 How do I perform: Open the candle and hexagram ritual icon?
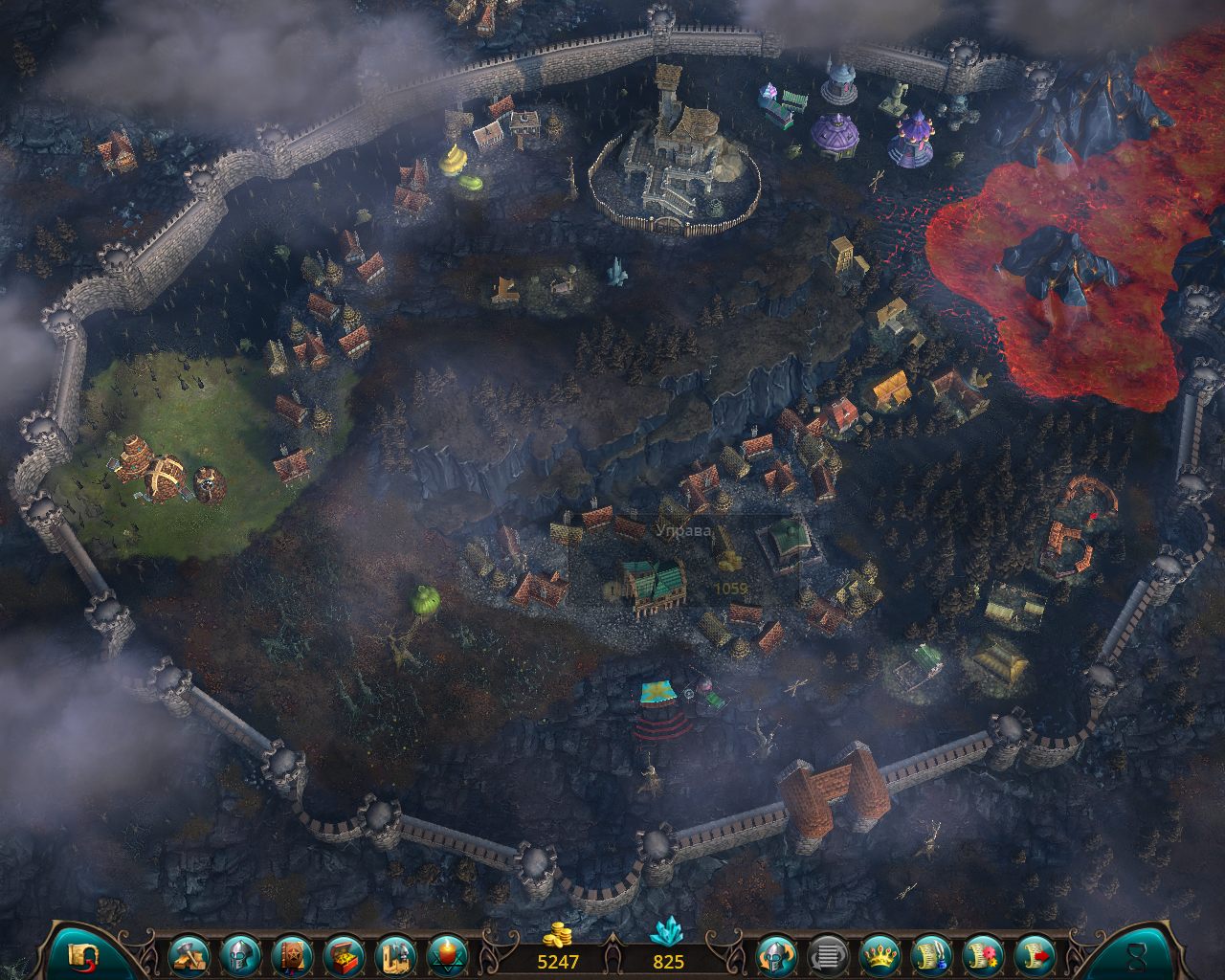[x=447, y=955]
